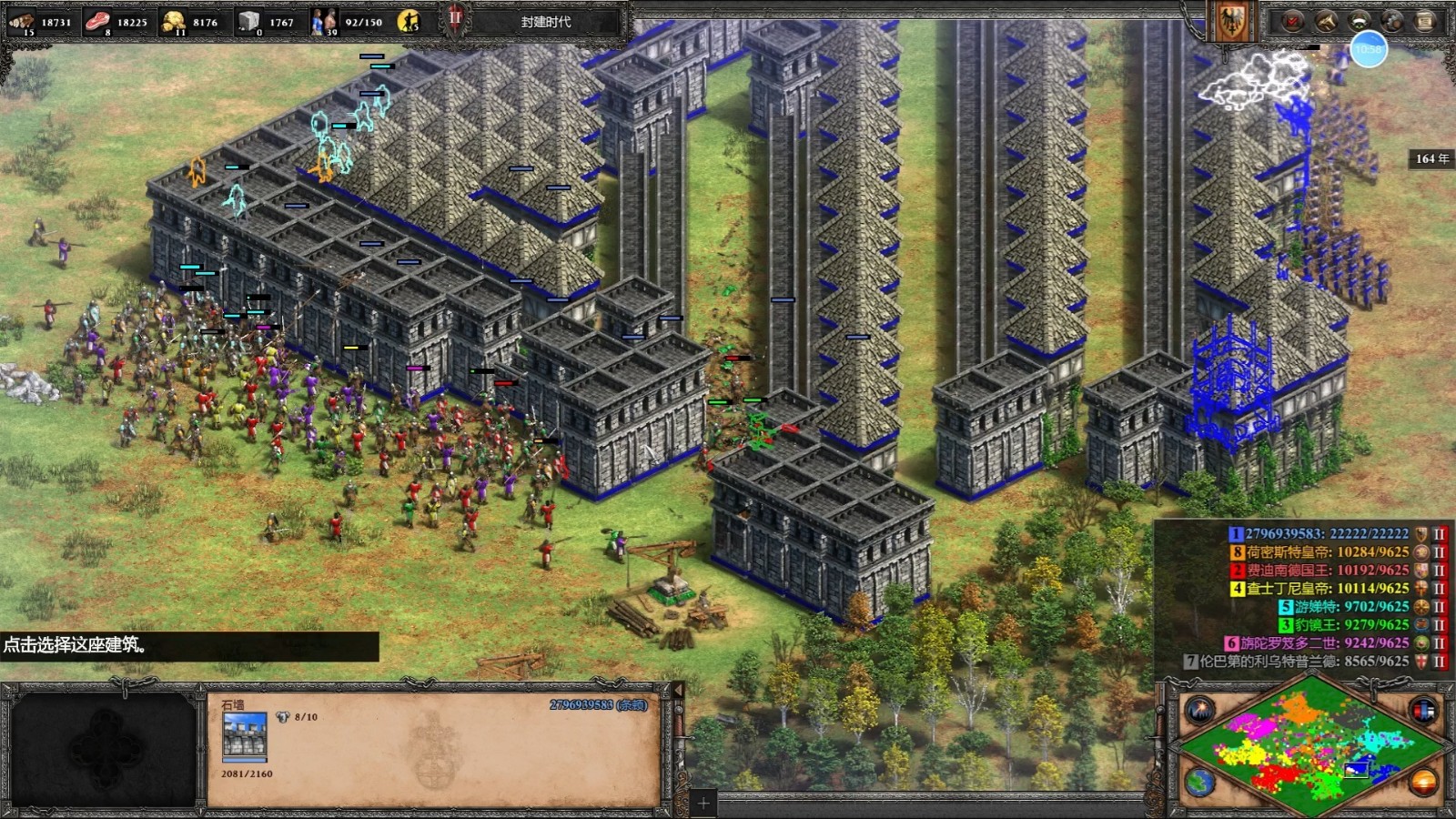The height and width of the screenshot is (819, 1456).
Task: Click the wood resource icon
Action: point(21,21)
